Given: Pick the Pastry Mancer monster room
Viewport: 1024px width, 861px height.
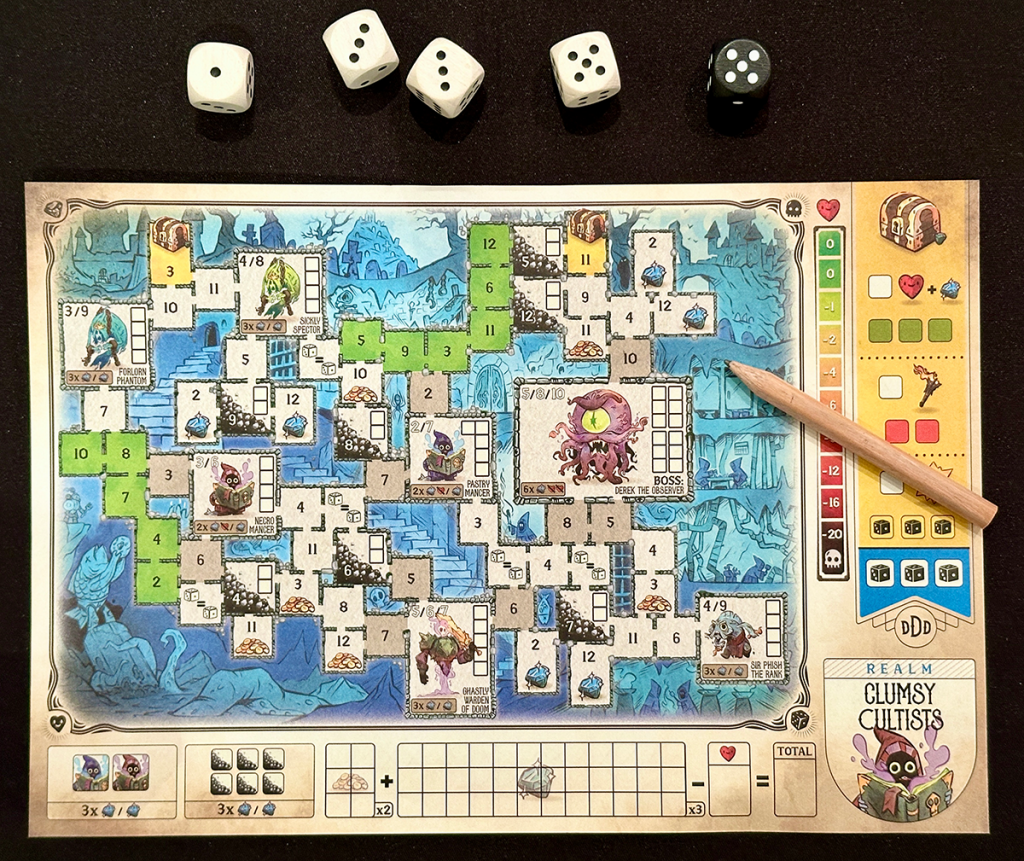Looking at the screenshot, I should (449, 458).
